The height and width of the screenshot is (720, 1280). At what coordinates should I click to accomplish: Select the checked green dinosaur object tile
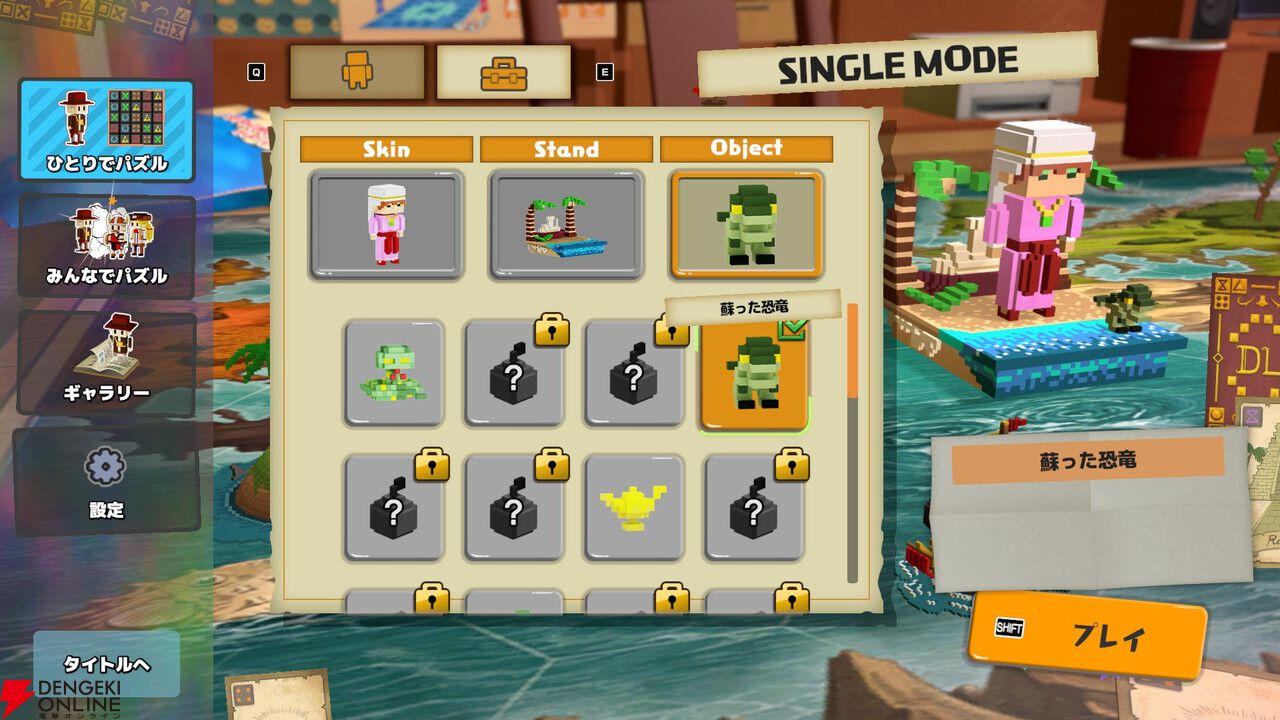[755, 377]
